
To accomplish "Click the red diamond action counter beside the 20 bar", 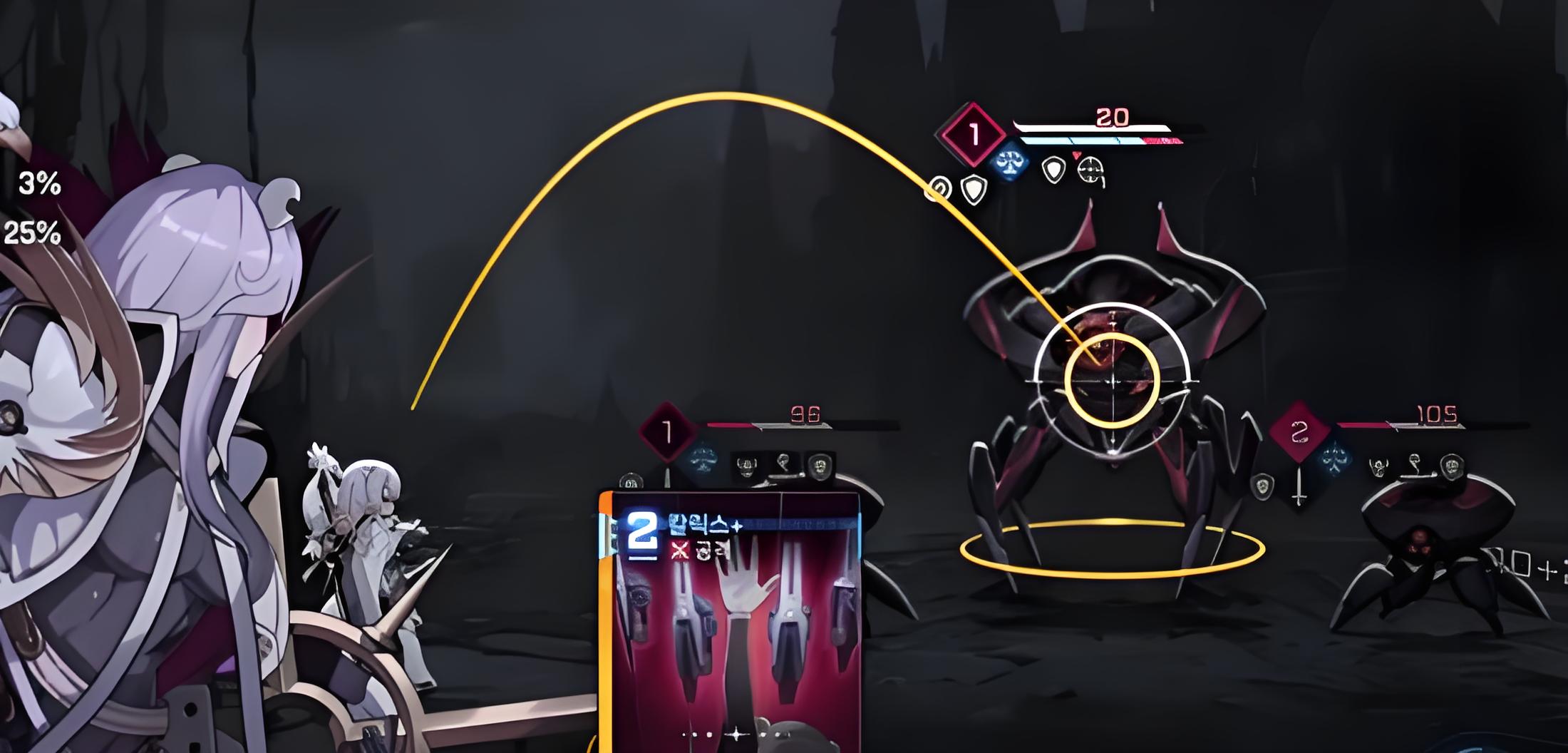I will pos(974,135).
